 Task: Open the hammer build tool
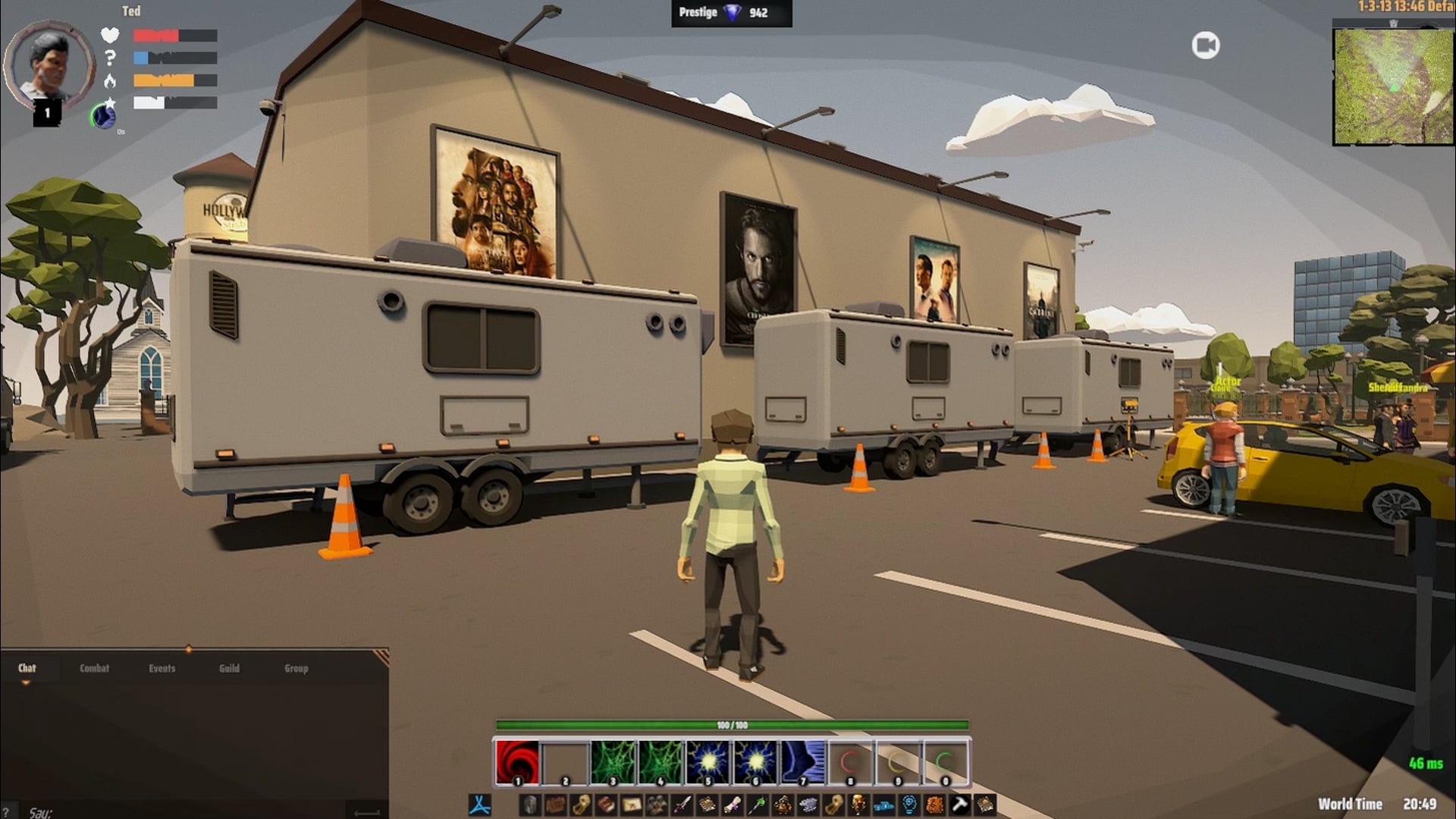959,804
